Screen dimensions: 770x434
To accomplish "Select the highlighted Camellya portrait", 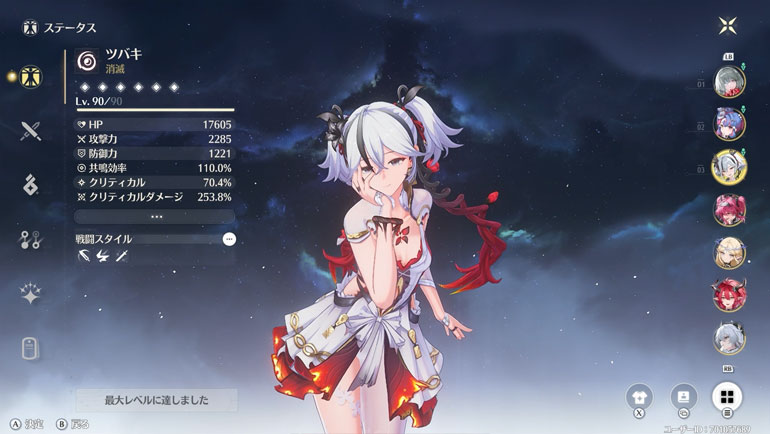I will click(727, 166).
